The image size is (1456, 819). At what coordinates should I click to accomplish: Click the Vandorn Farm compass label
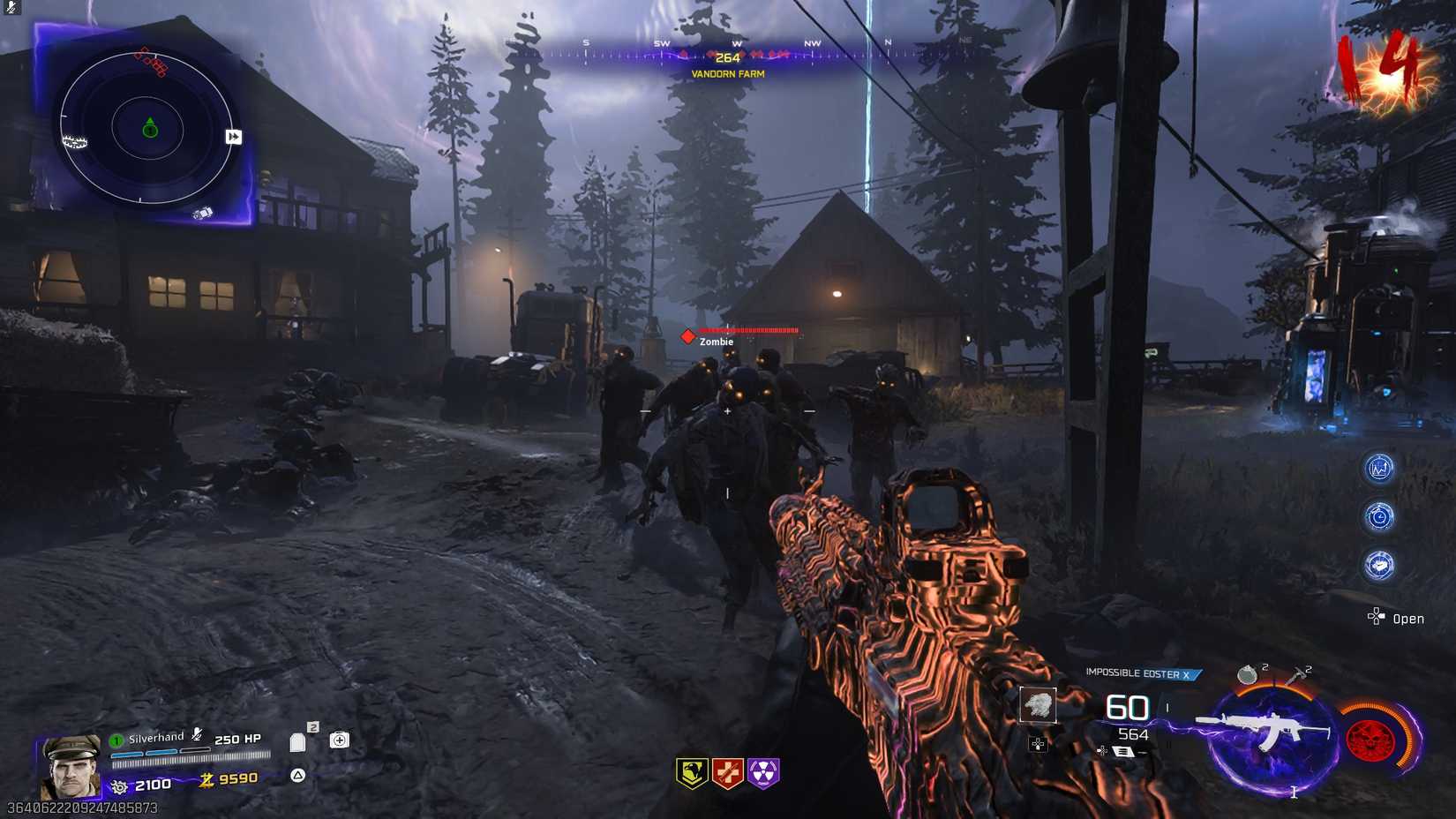click(726, 76)
